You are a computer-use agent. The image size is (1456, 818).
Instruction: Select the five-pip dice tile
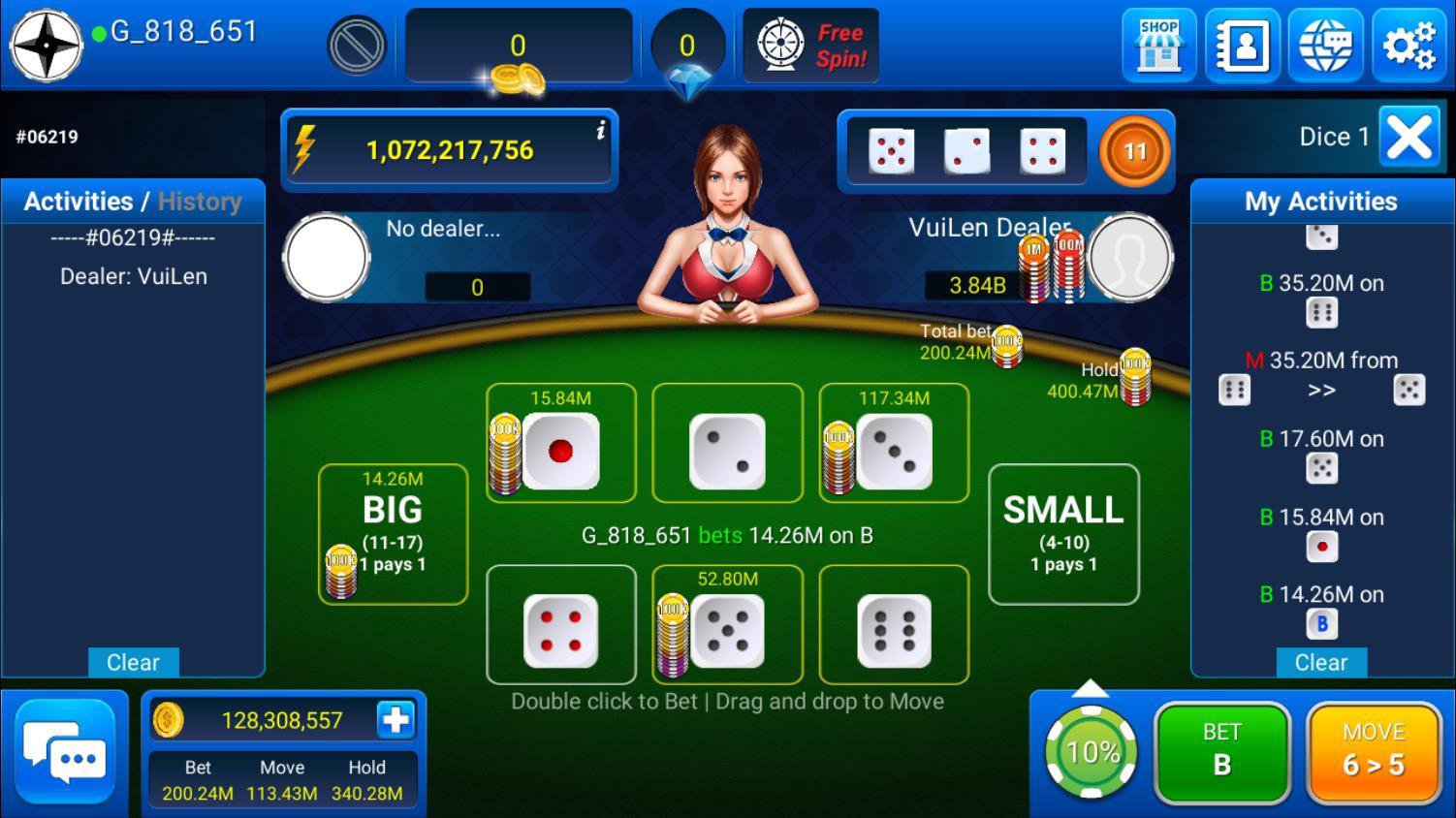(x=727, y=631)
